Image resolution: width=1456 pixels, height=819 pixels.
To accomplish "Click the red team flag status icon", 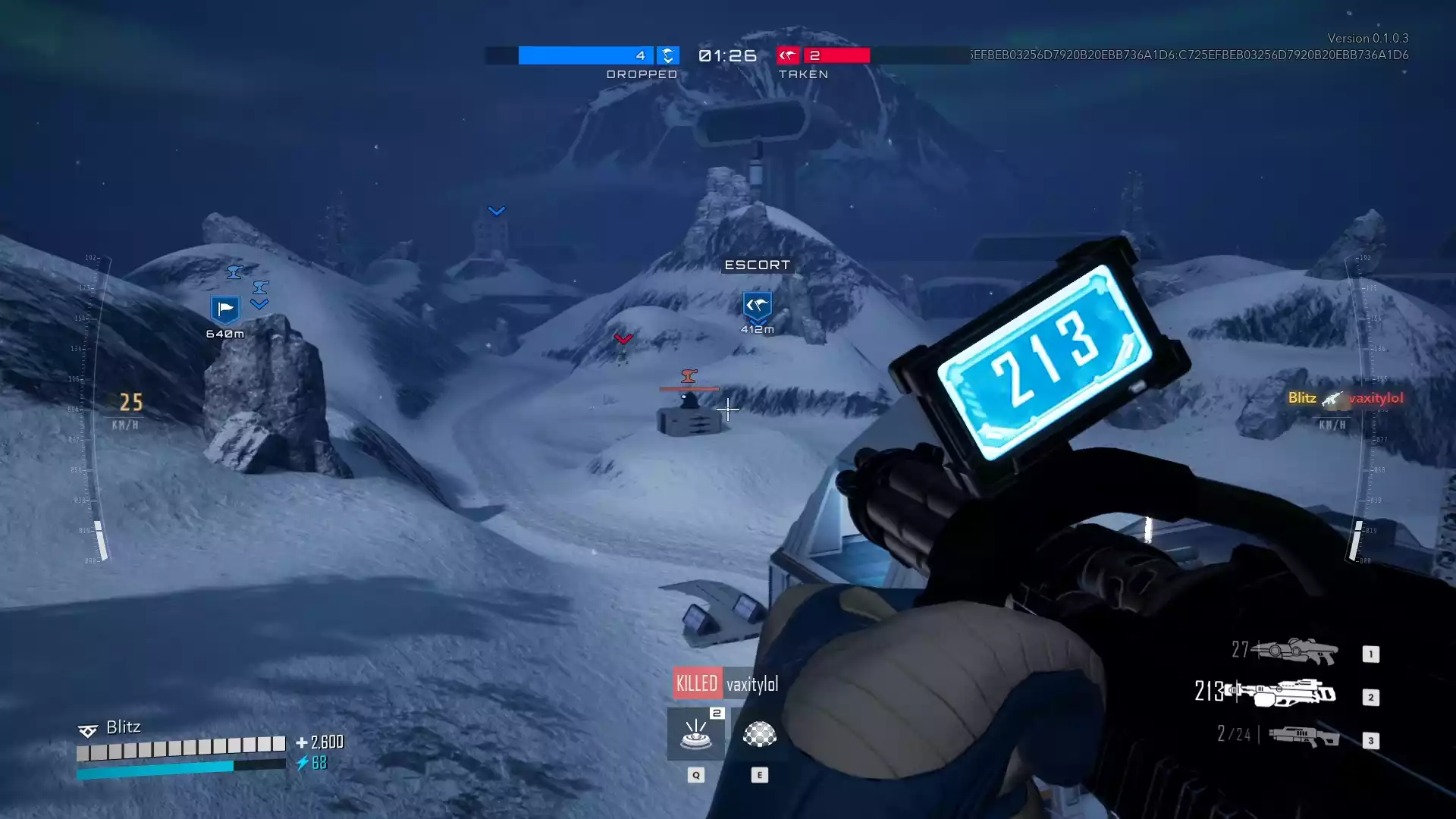I will [x=788, y=55].
